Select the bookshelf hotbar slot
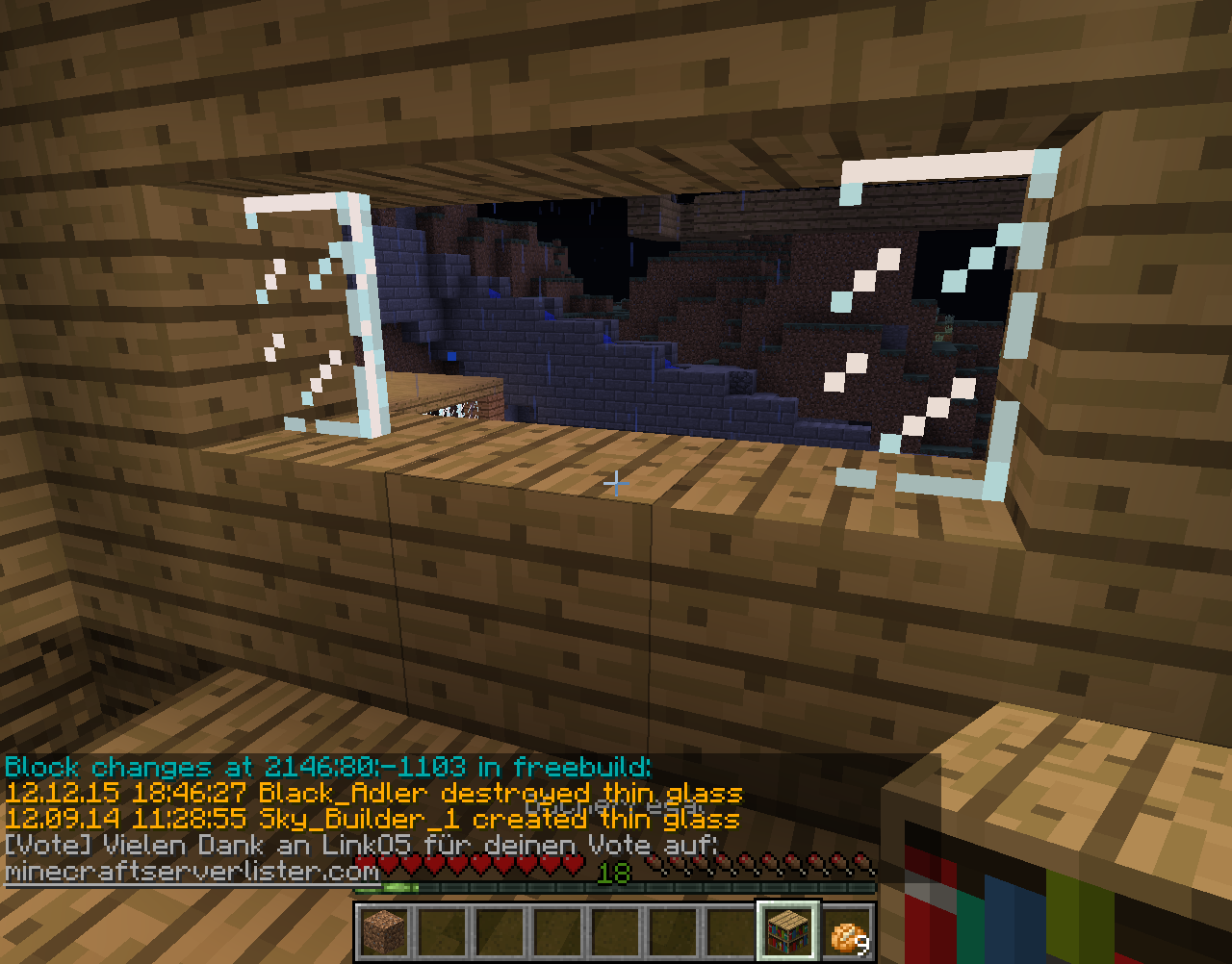The height and width of the screenshot is (964, 1232). pos(788,931)
